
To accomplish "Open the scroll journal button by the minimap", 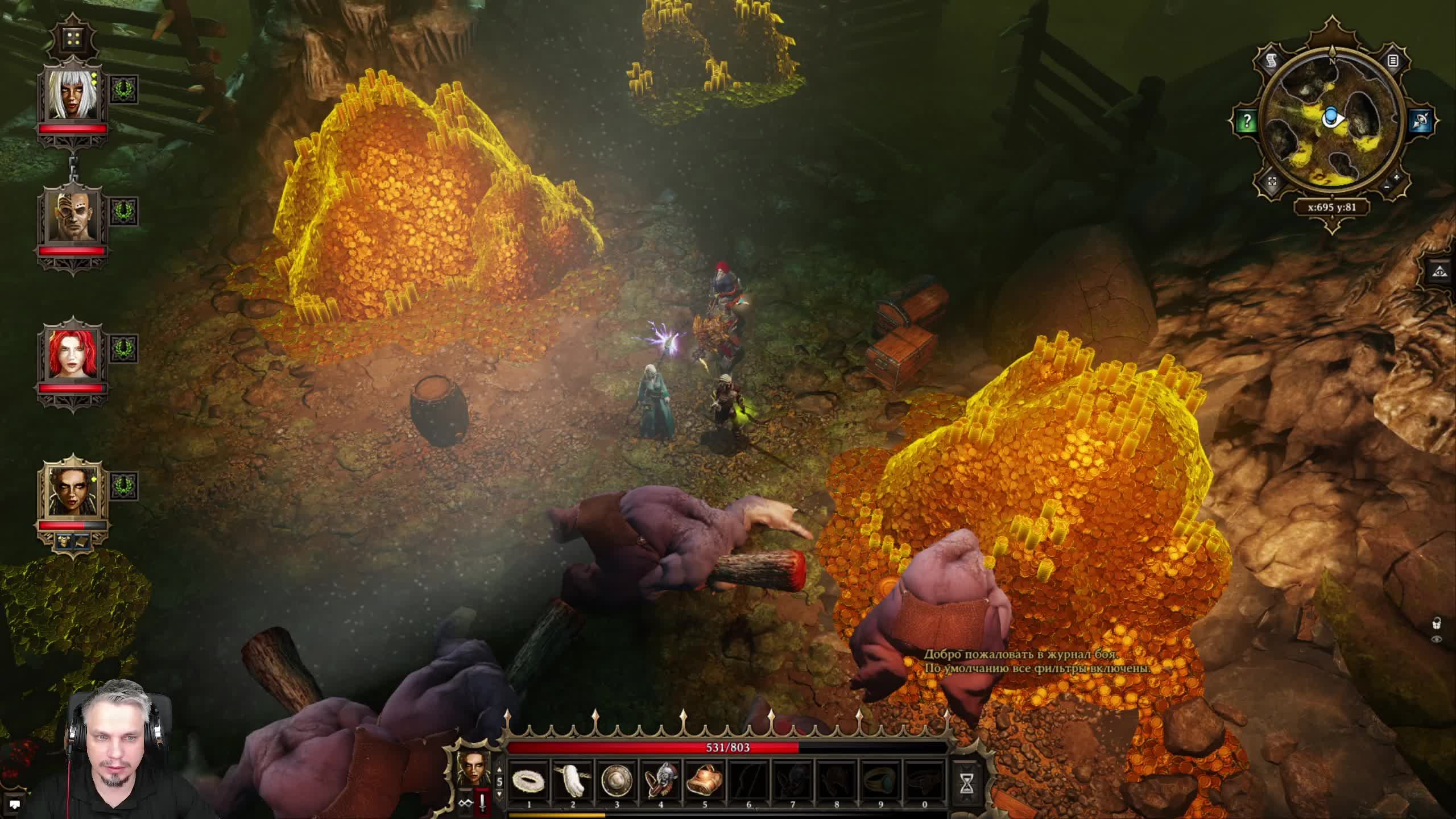I will [1272, 61].
